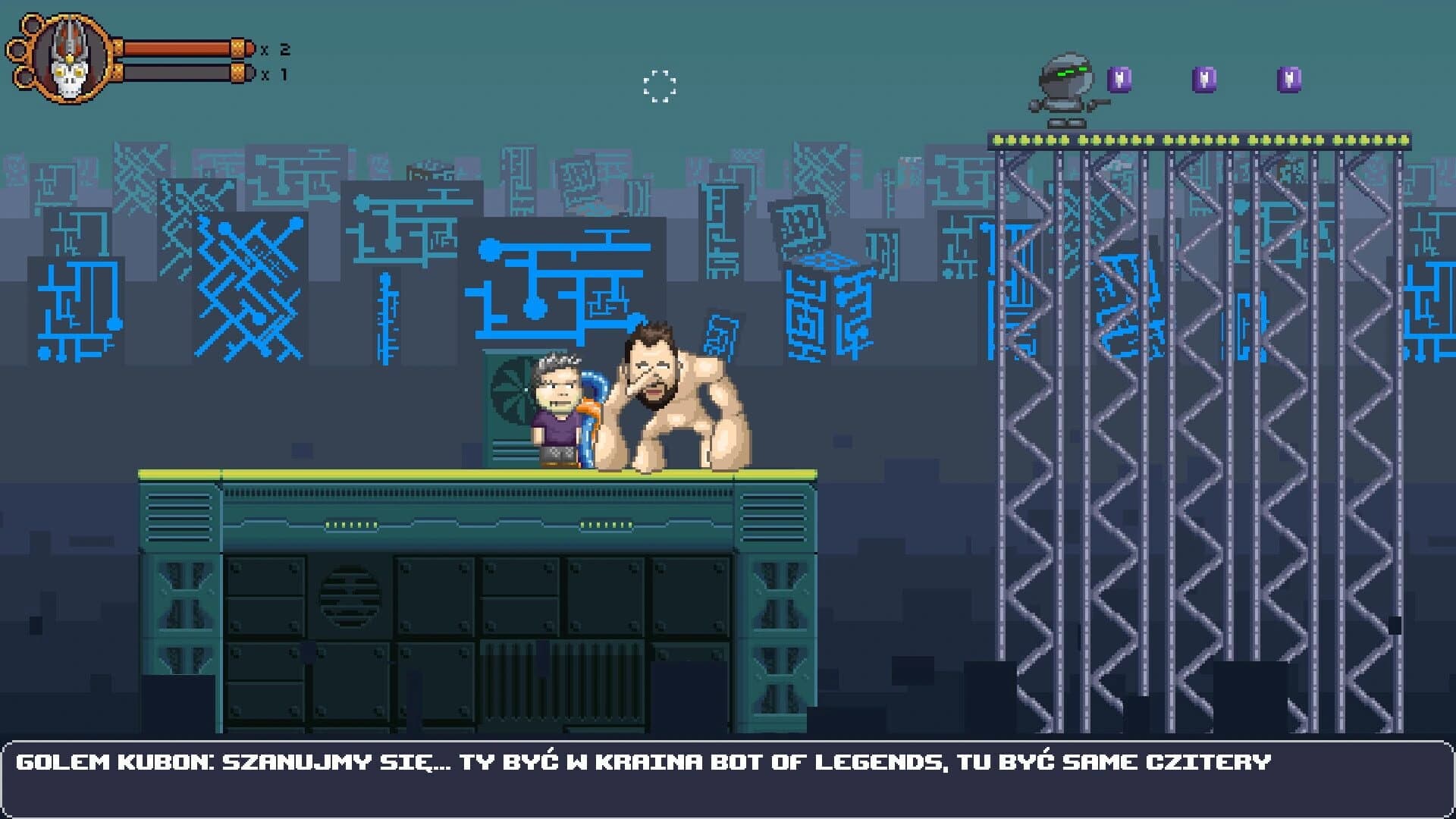The width and height of the screenshot is (1456, 819).
Task: Click the empty ammo bar marked x 1
Action: [174, 72]
